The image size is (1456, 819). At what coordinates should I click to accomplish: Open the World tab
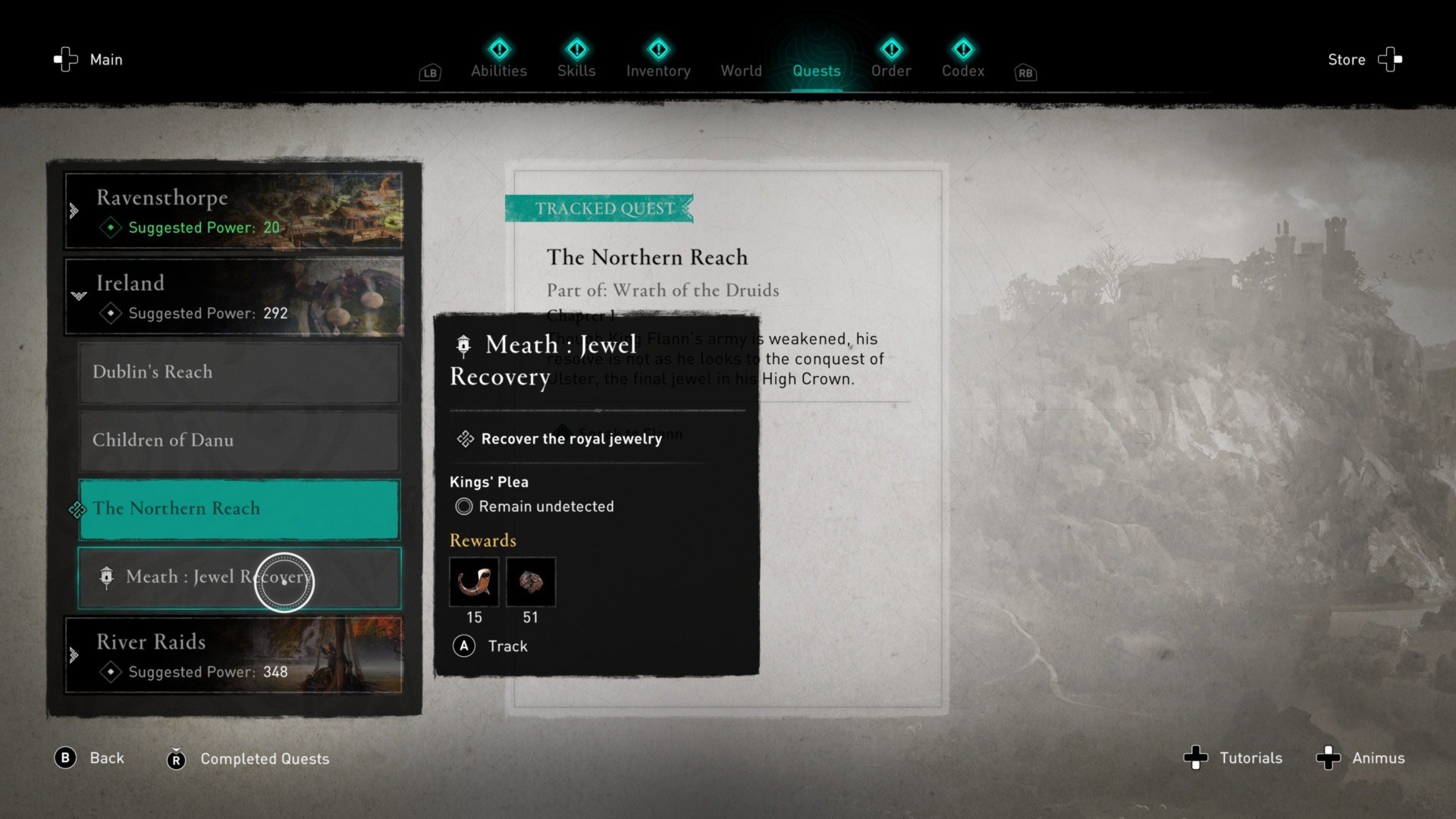pos(741,71)
